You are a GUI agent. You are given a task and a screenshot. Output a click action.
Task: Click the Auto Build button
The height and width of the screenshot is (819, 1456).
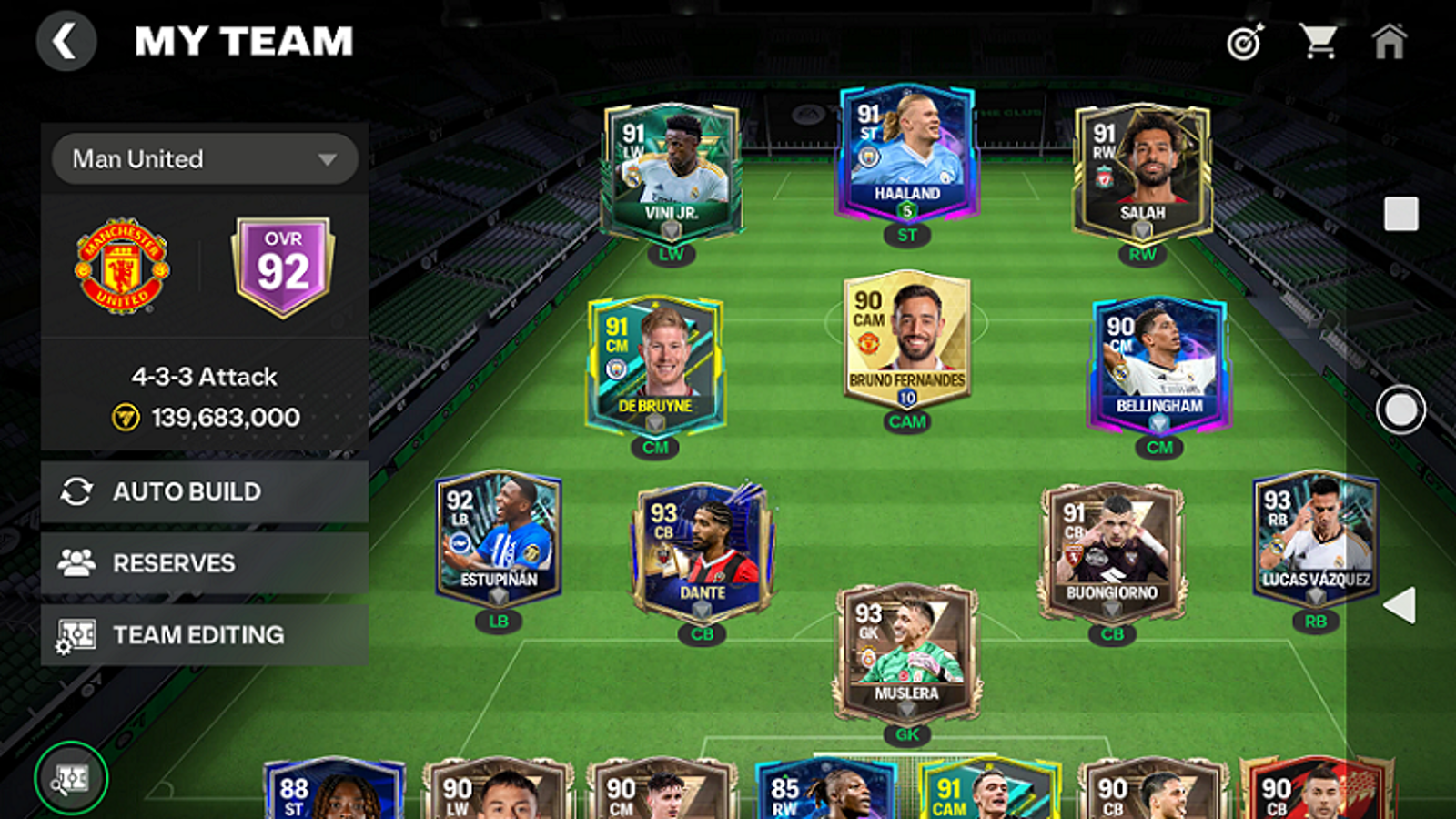tap(205, 491)
